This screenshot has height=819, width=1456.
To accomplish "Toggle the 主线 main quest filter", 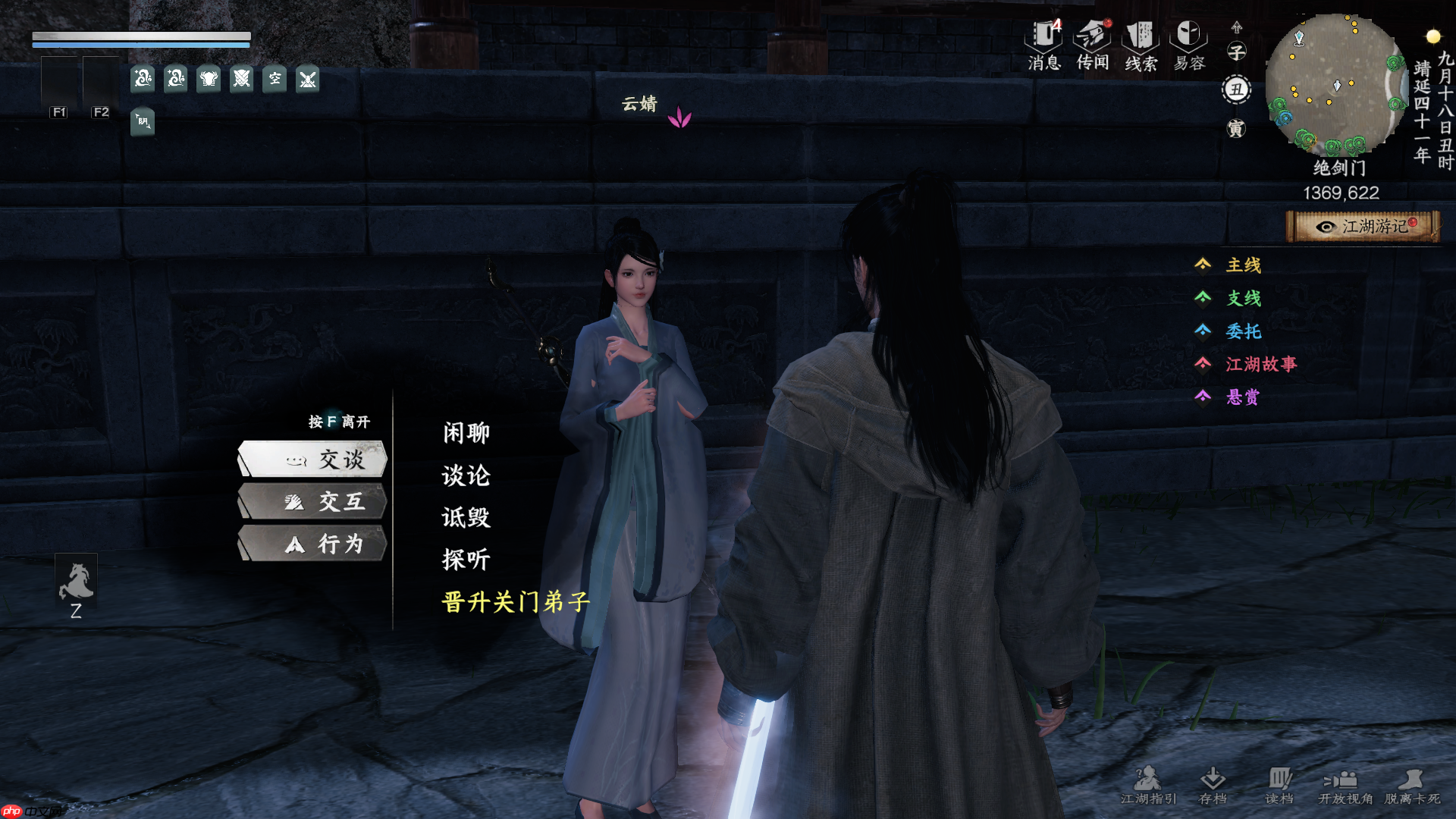I will click(1244, 265).
